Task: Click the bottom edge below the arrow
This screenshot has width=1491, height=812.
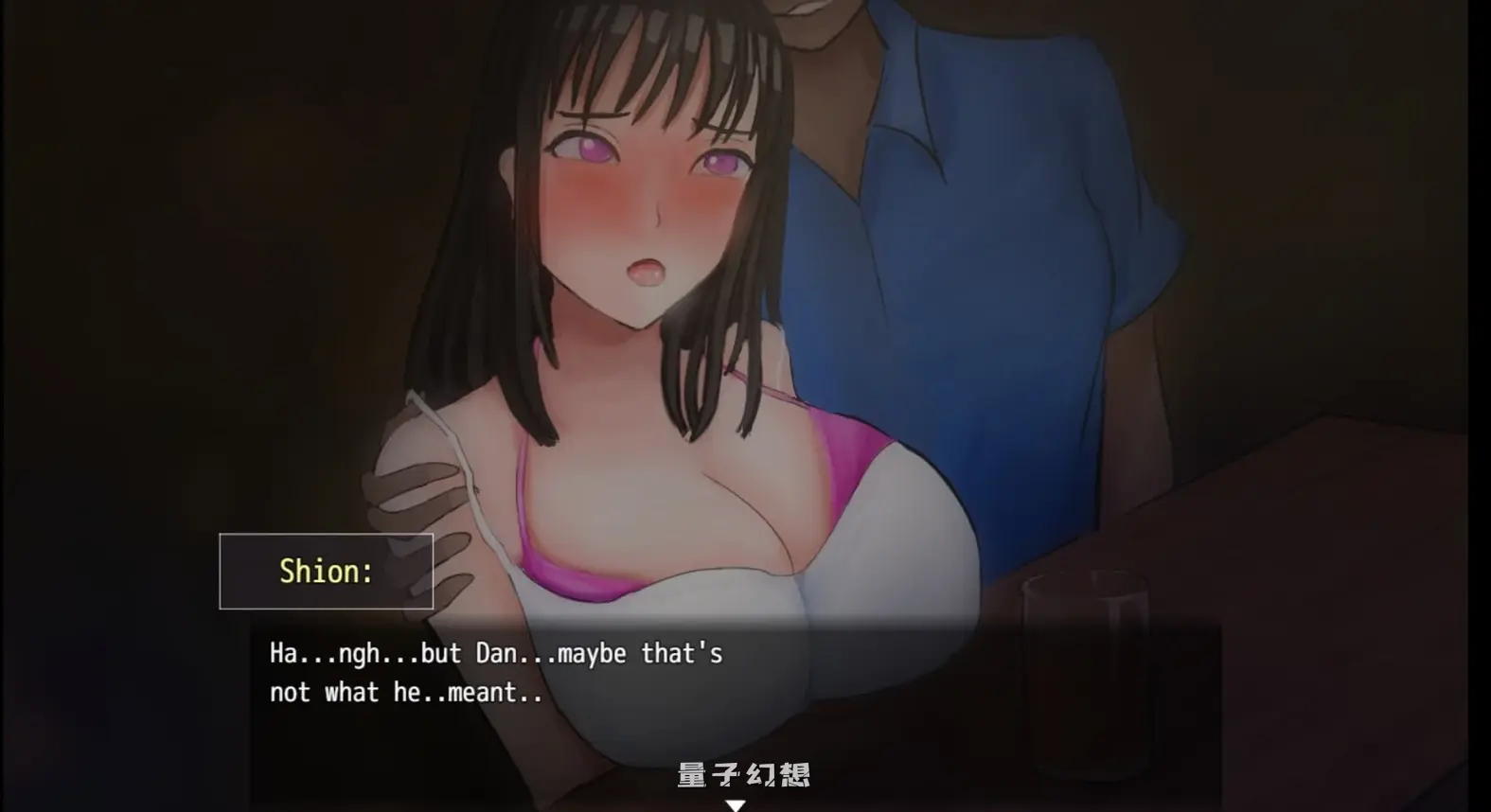Action: click(x=737, y=809)
